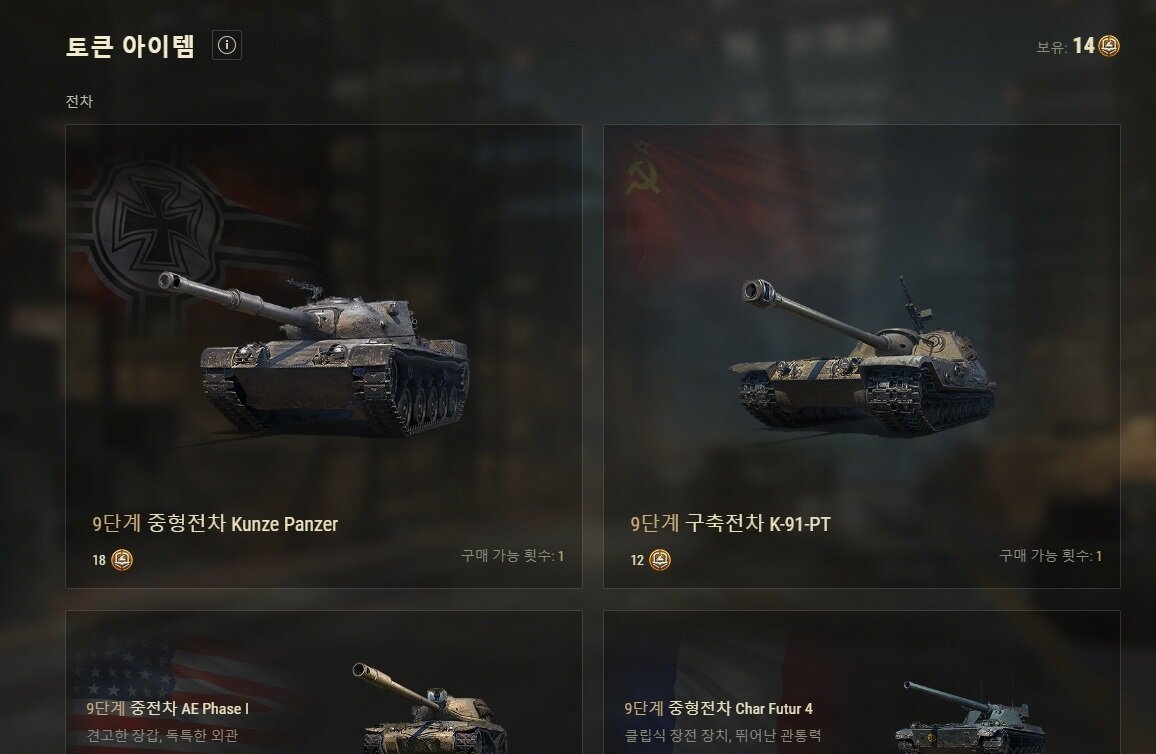This screenshot has height=754, width=1156.
Task: View the Char Futur 4 tank card
Action: (861, 684)
